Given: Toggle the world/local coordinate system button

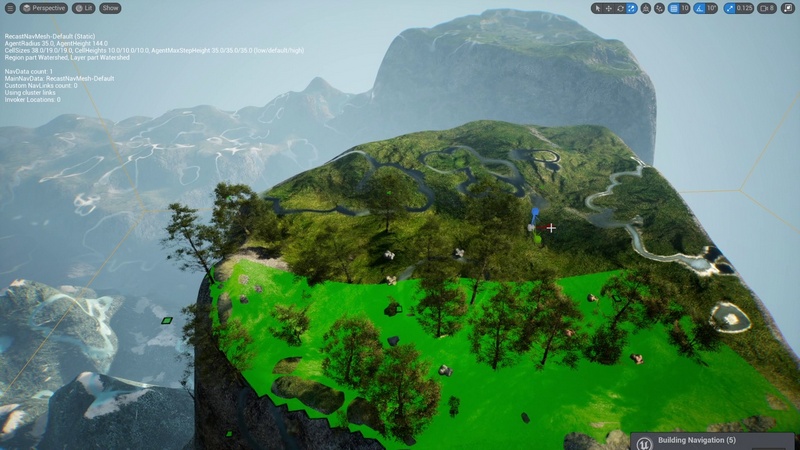Looking at the screenshot, I should (646, 8).
